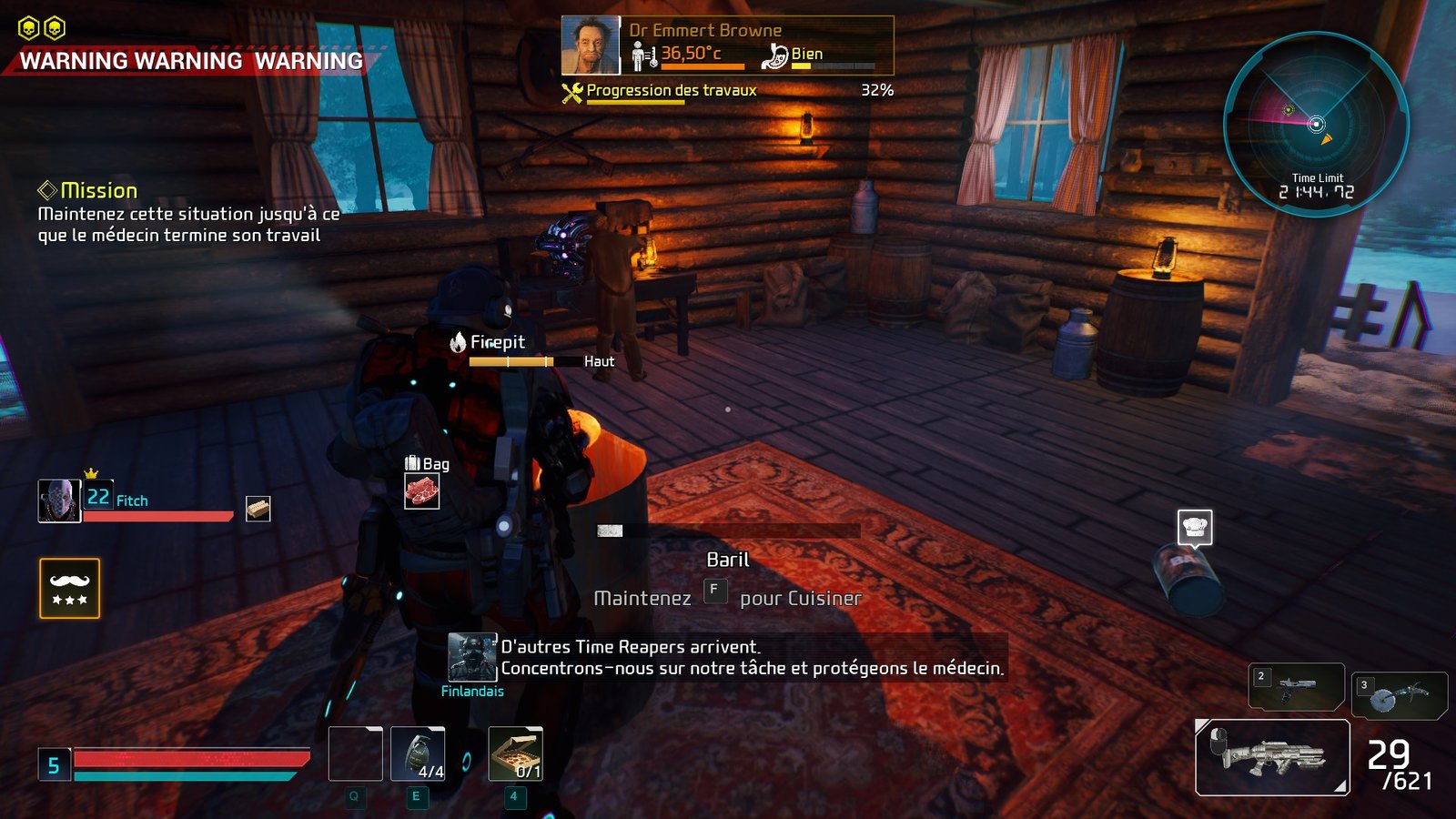
Task: Open the mustache three-star badge icon
Action: point(70,588)
